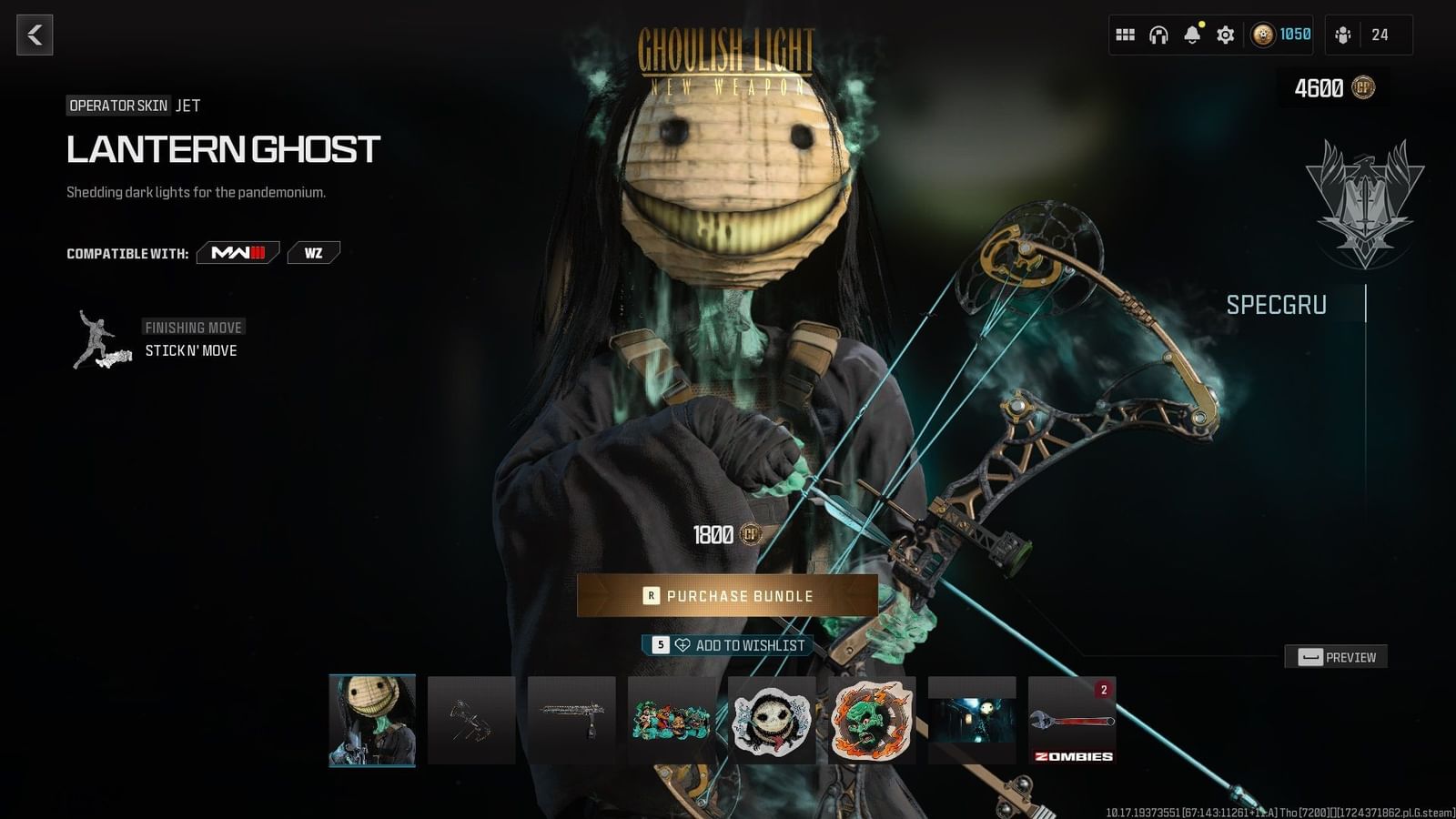Open the notifications bell
This screenshot has width=1456, height=819.
tap(1191, 34)
